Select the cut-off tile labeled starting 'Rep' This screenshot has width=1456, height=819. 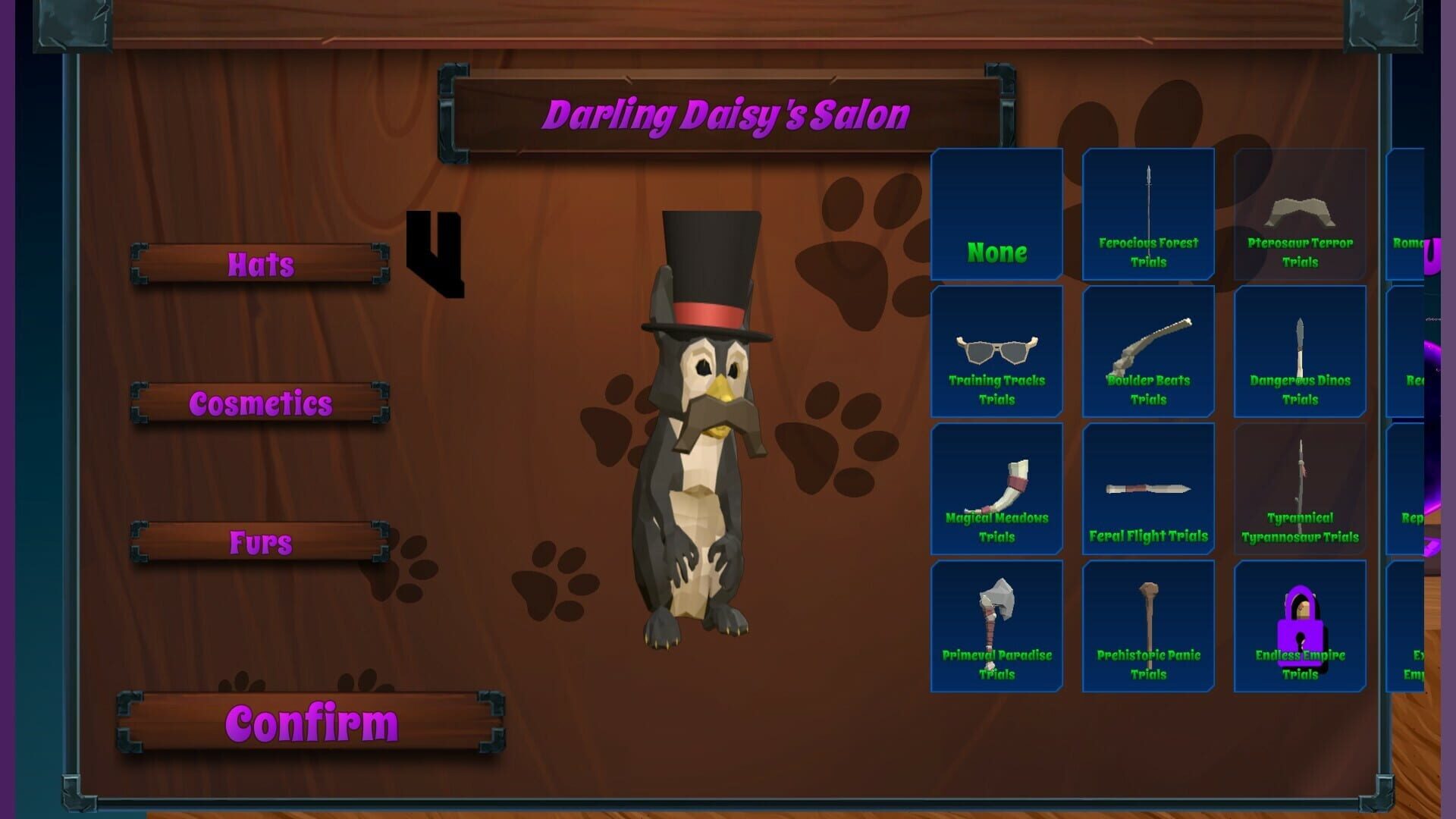(x=1418, y=489)
